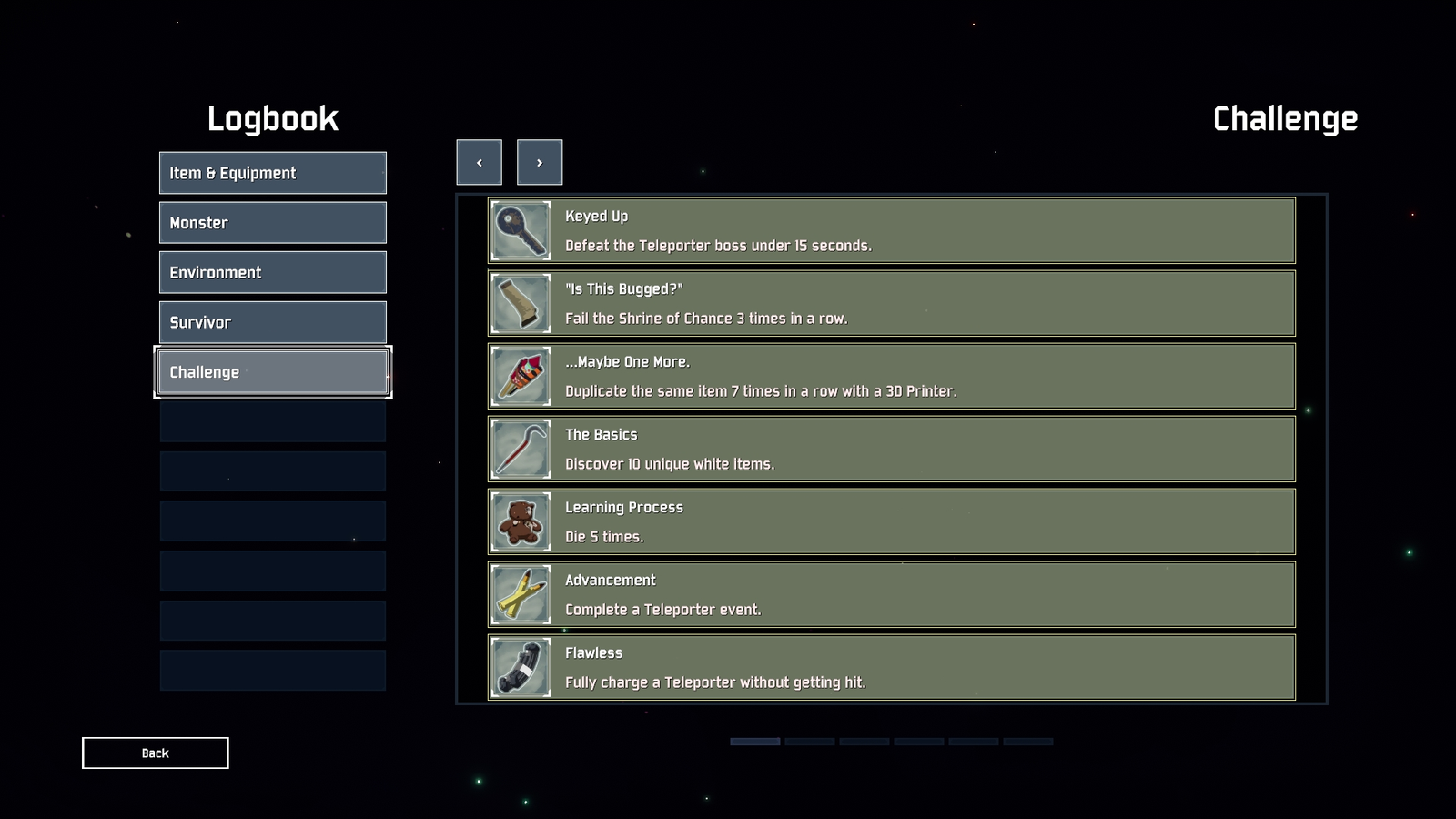Viewport: 1456px width, 819px height.
Task: Open the previous page with the left arrow
Action: (x=479, y=162)
